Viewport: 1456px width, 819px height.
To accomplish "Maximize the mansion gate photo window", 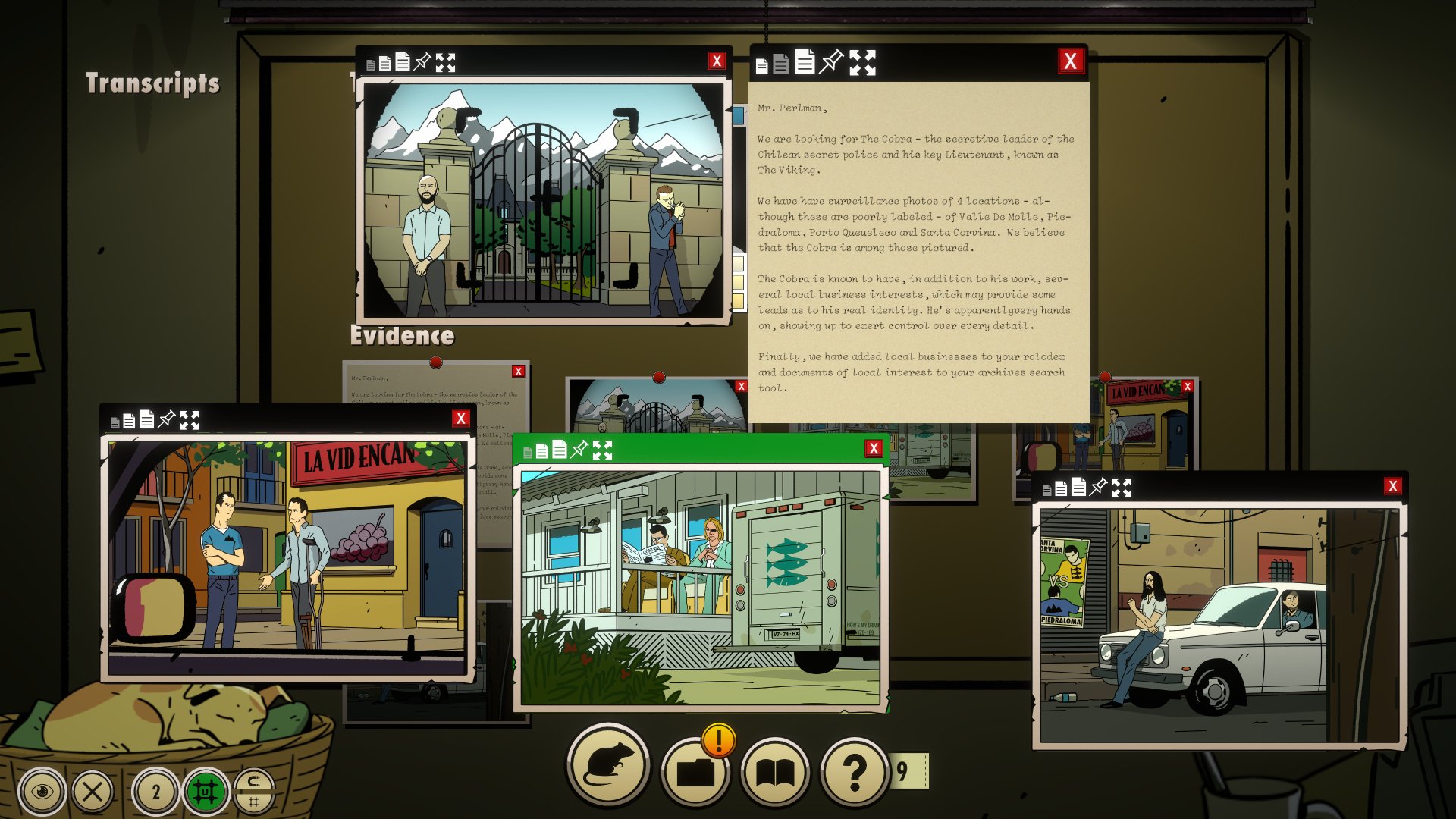I will click(446, 63).
